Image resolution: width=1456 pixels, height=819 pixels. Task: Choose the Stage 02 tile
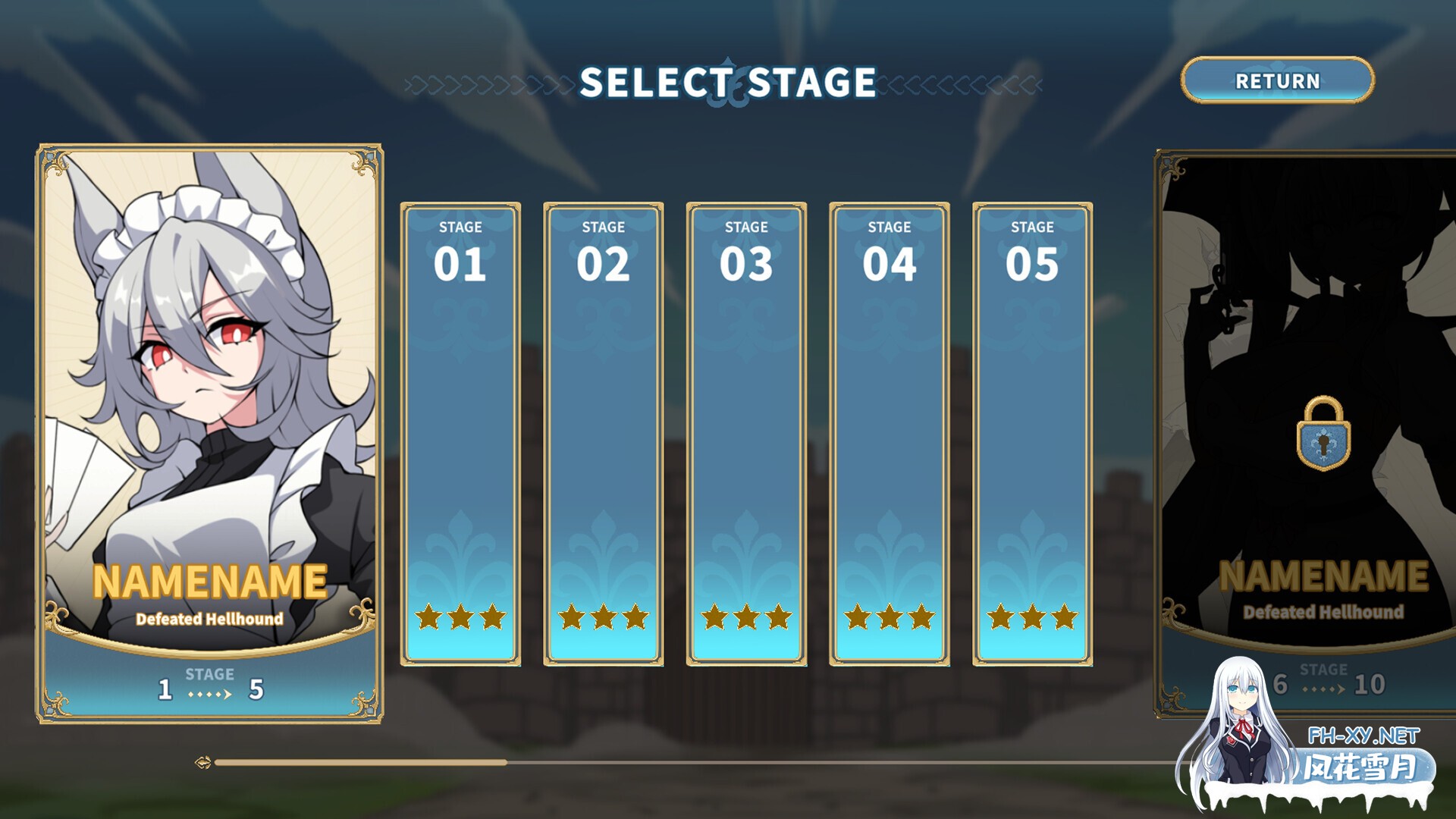click(603, 434)
